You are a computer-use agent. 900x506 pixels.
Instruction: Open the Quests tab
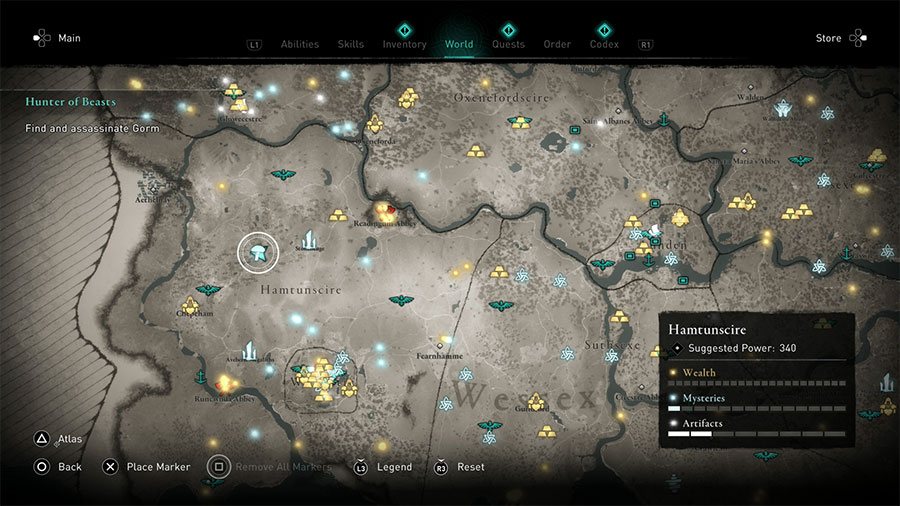pos(508,44)
